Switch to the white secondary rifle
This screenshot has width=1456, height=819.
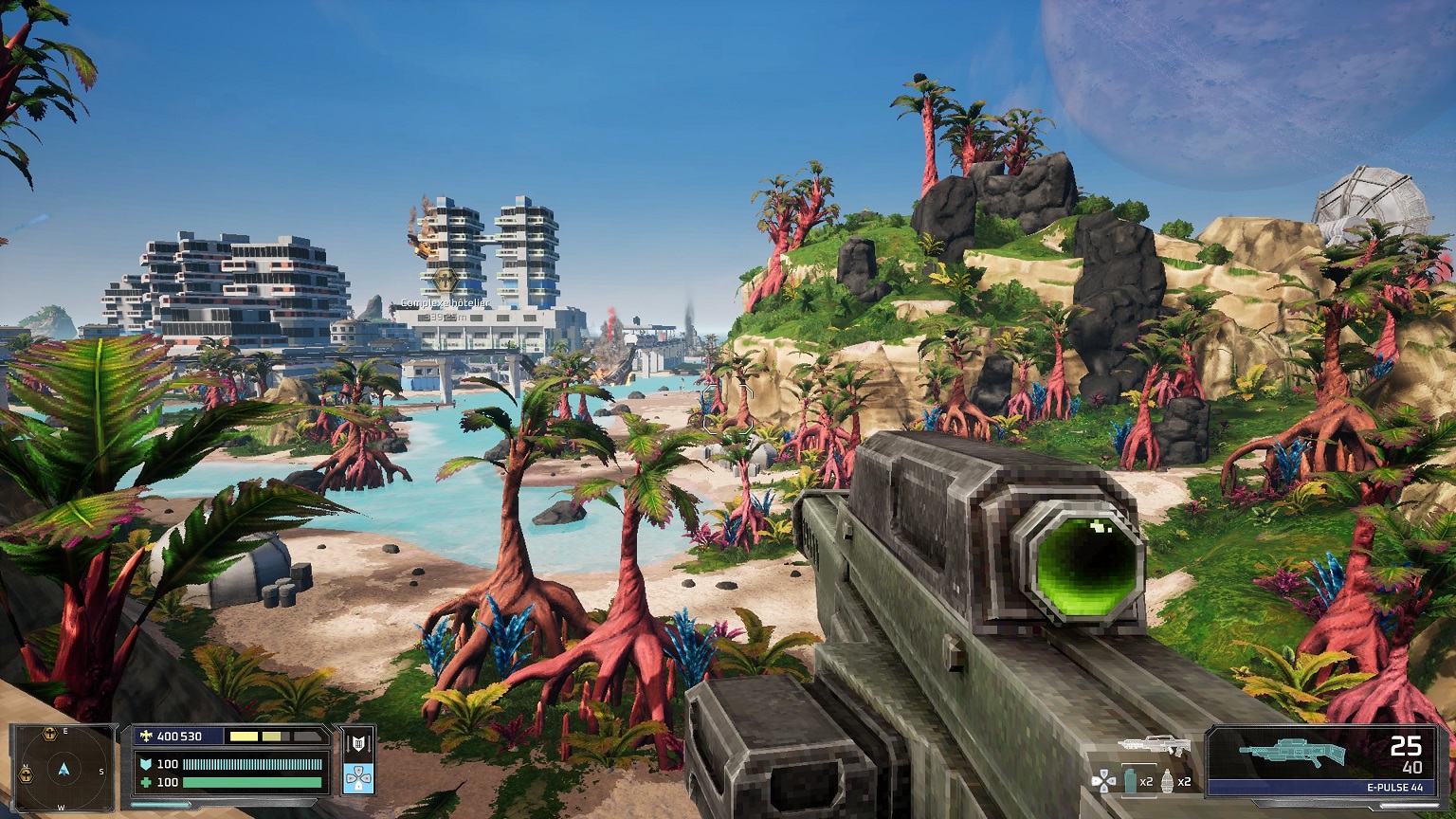(1154, 745)
